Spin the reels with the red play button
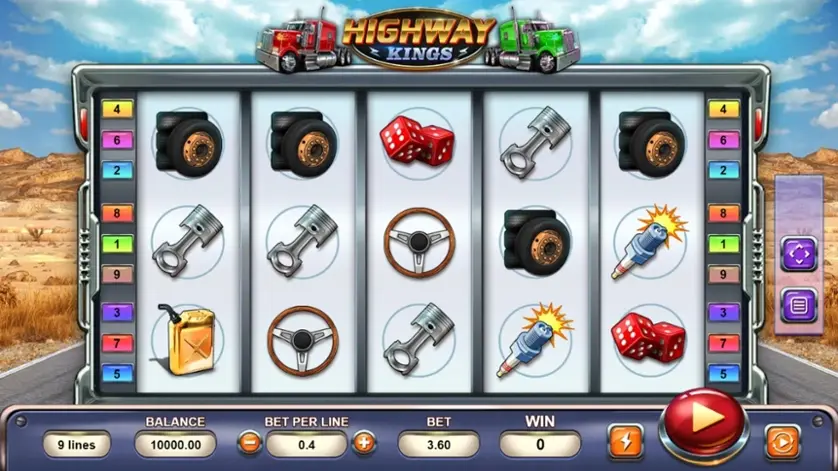The image size is (838, 471). (x=704, y=425)
